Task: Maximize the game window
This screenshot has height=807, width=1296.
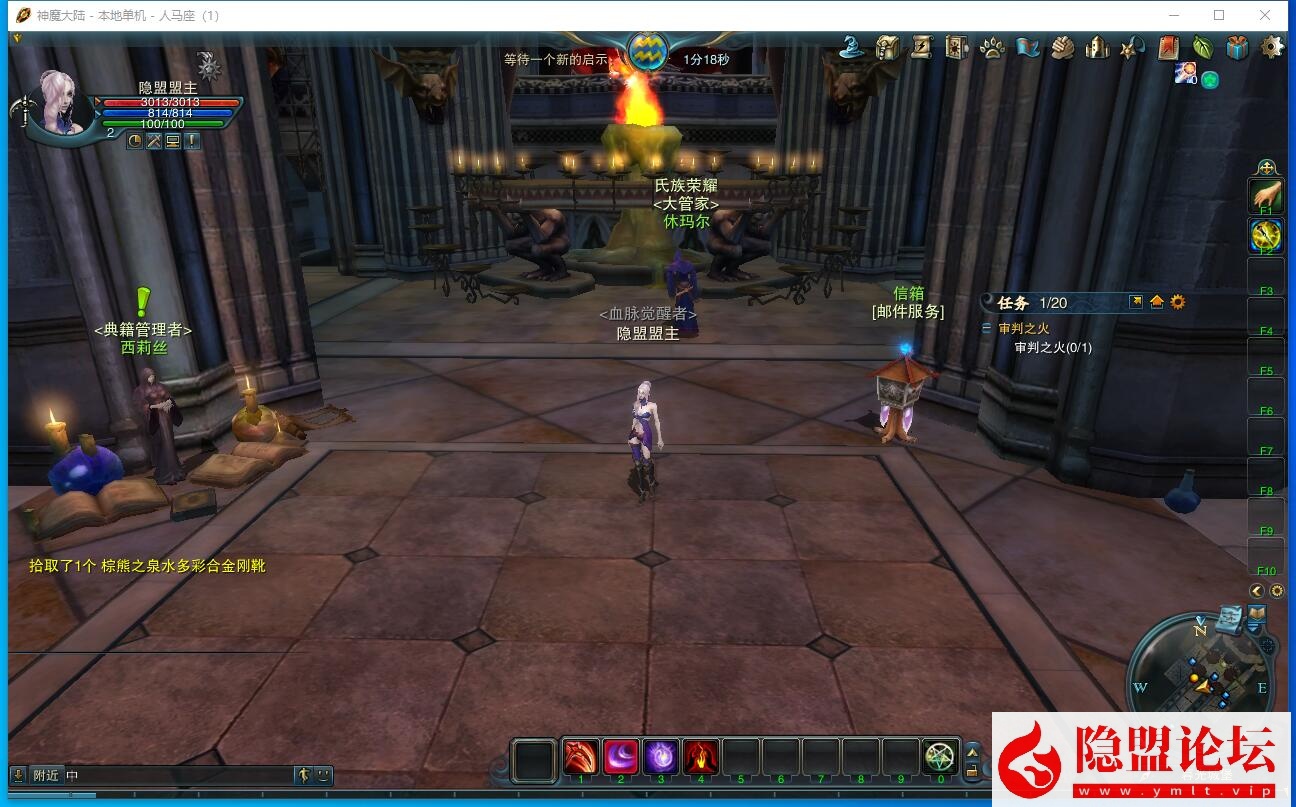Action: point(1219,15)
